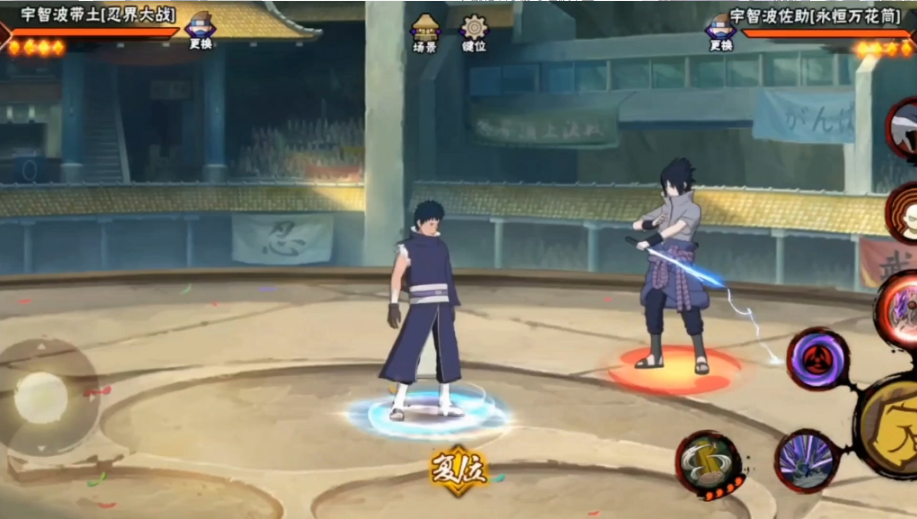The height and width of the screenshot is (519, 917).
Task: Use the substitution log skill icon
Action: coord(709,464)
